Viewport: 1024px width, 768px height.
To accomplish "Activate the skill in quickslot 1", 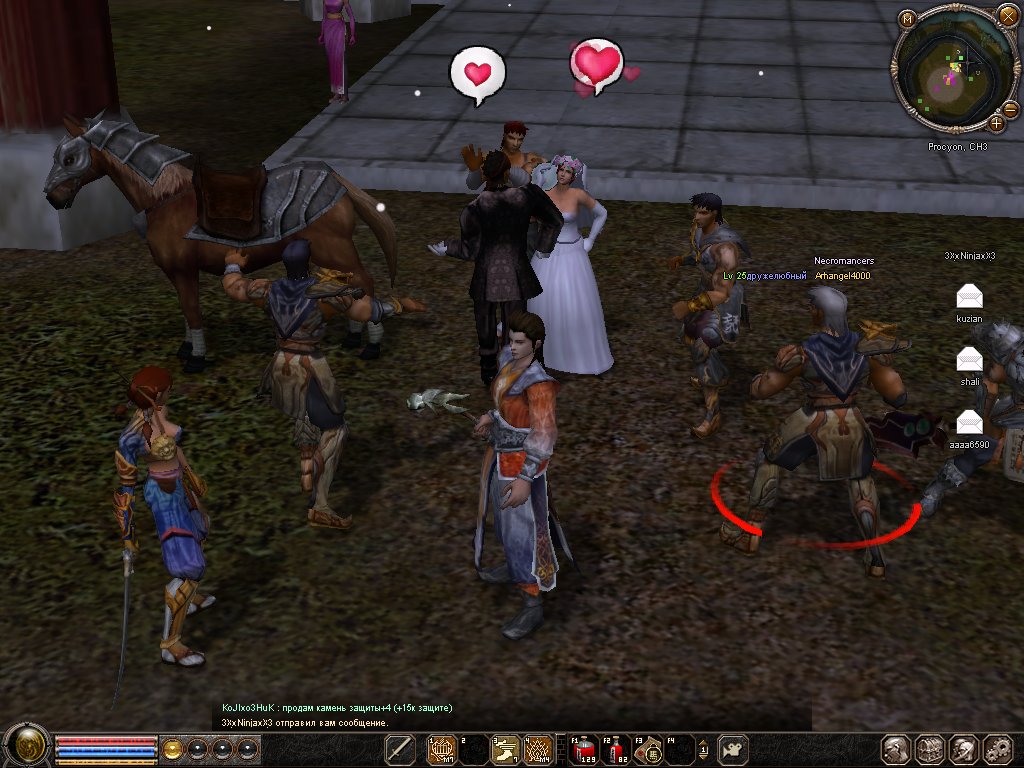I will (x=442, y=749).
